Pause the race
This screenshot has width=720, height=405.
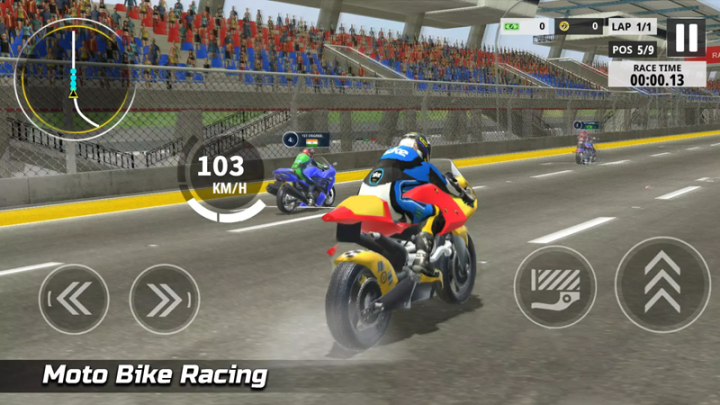click(x=685, y=37)
